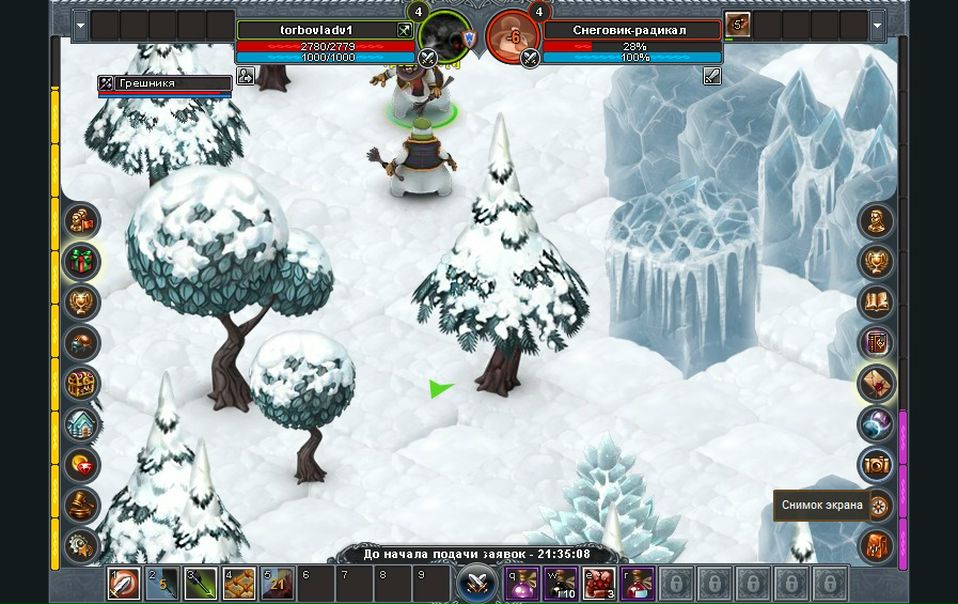
Task: Open the orbs icon on right sidebar
Action: coord(876,424)
